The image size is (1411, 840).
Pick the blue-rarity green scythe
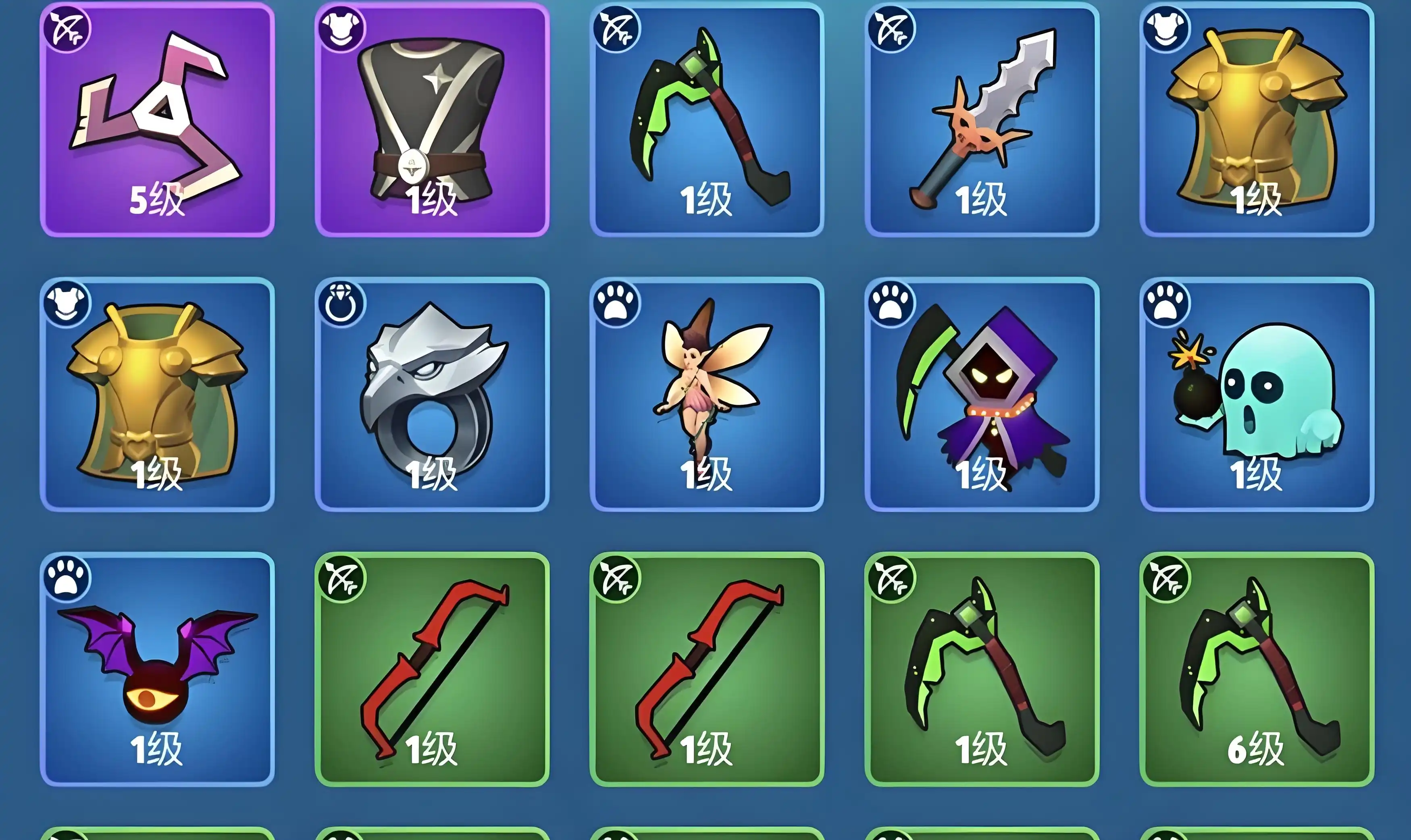click(706, 119)
